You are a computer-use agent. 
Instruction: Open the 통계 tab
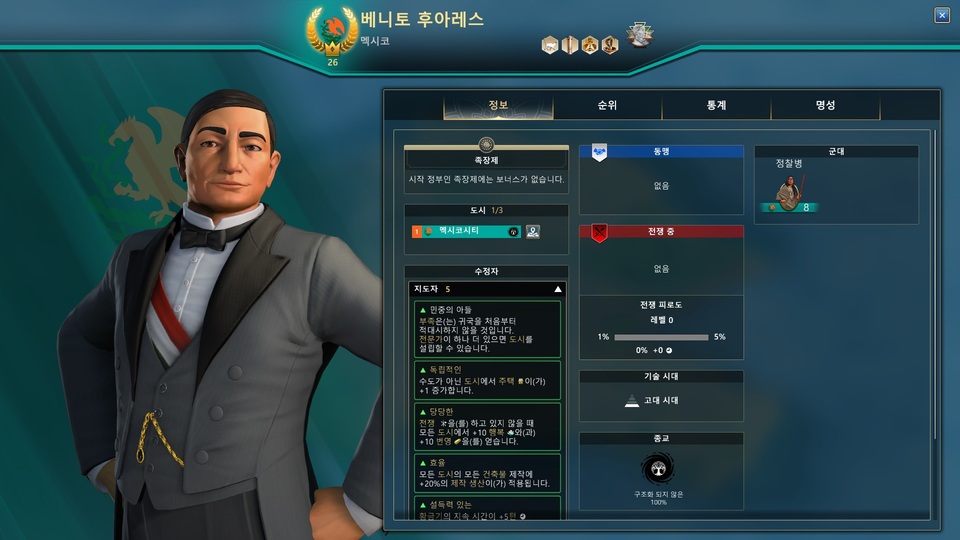tap(716, 105)
